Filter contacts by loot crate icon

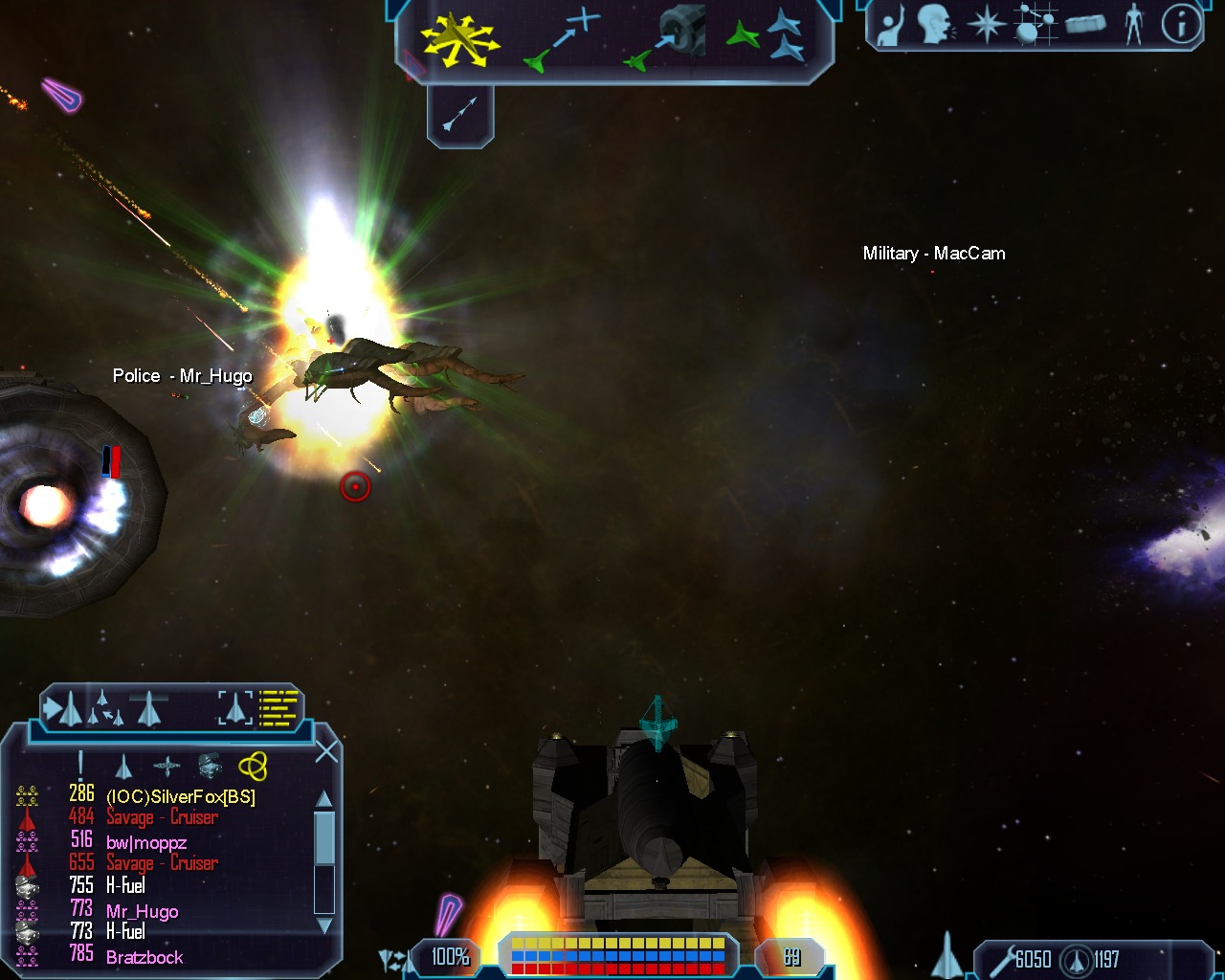210,766
